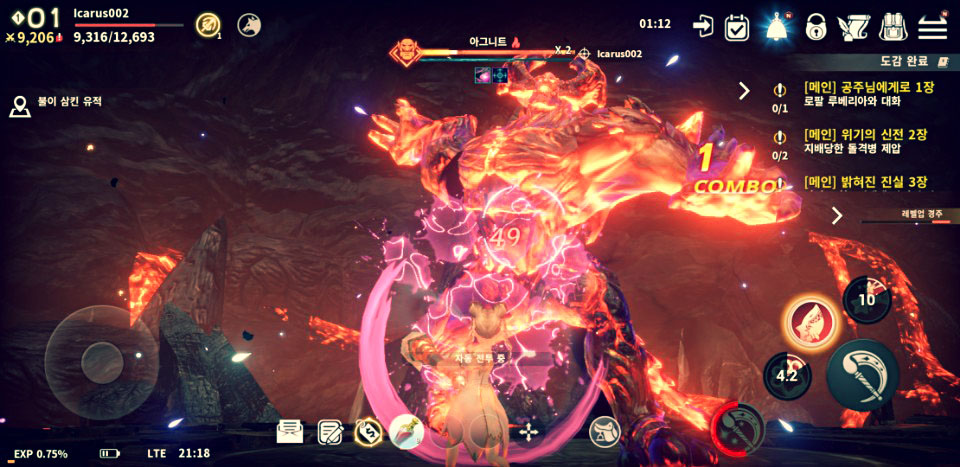
Task: Select the 밝혀진 진실 3장 main quest
Action: click(x=864, y=182)
